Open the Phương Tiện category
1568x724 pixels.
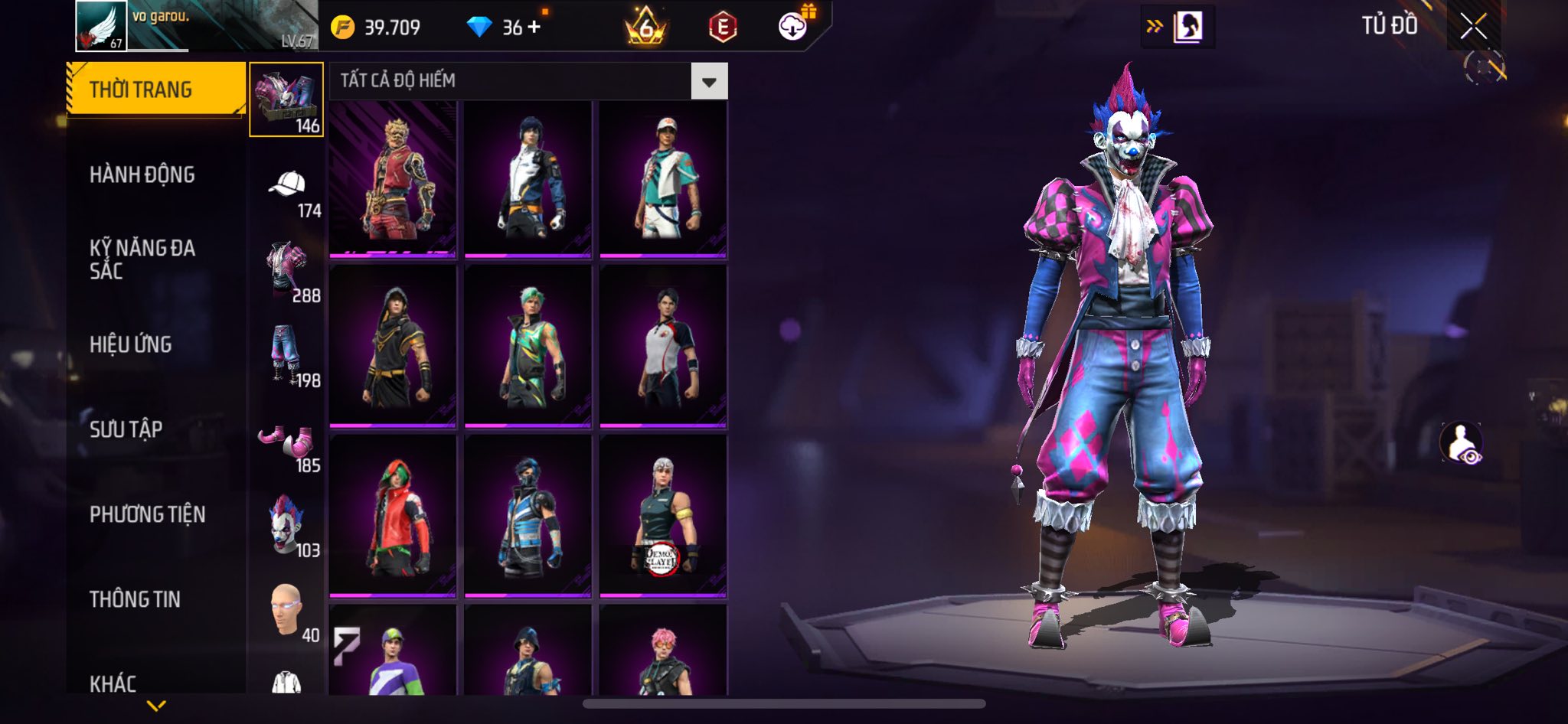tap(148, 514)
